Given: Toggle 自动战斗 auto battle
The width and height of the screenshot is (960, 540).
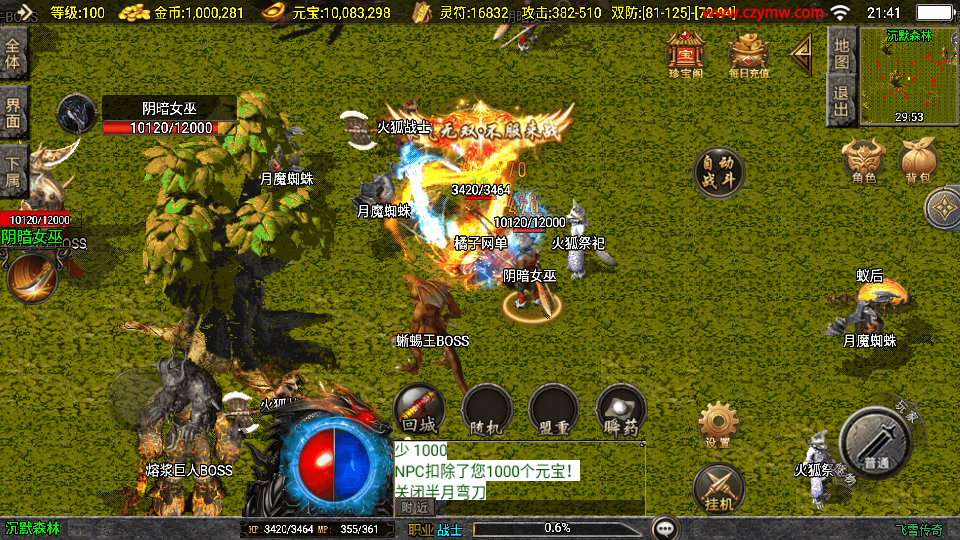Looking at the screenshot, I should click(719, 172).
